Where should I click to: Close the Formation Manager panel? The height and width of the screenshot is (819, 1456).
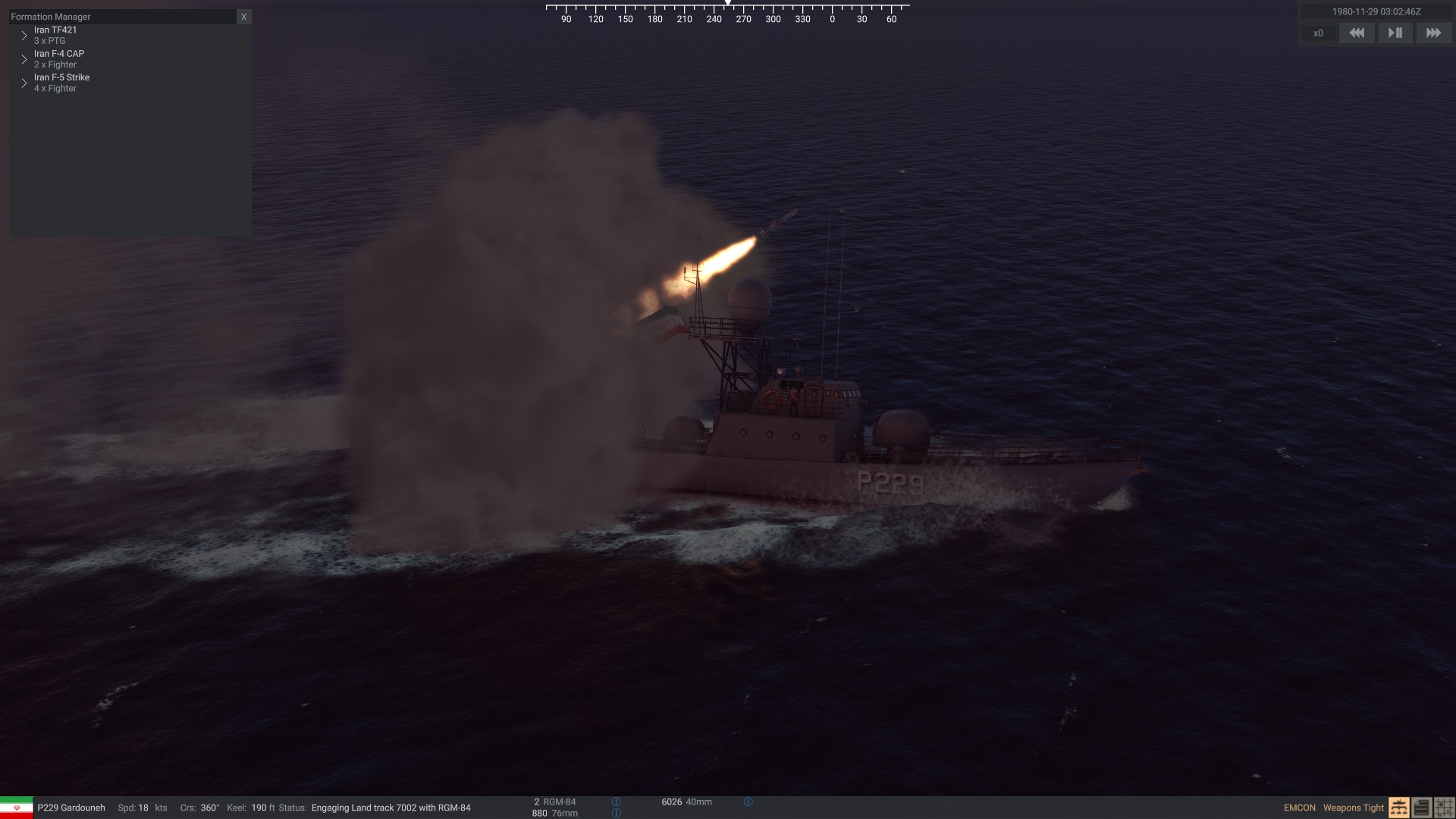click(x=243, y=17)
